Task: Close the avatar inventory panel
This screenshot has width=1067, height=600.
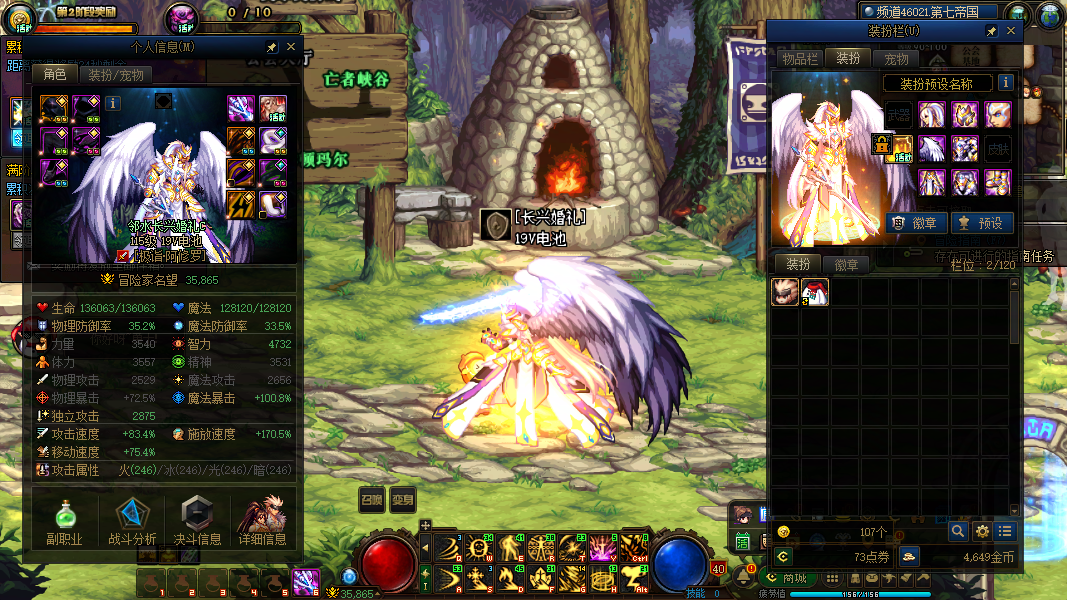Action: (1010, 31)
